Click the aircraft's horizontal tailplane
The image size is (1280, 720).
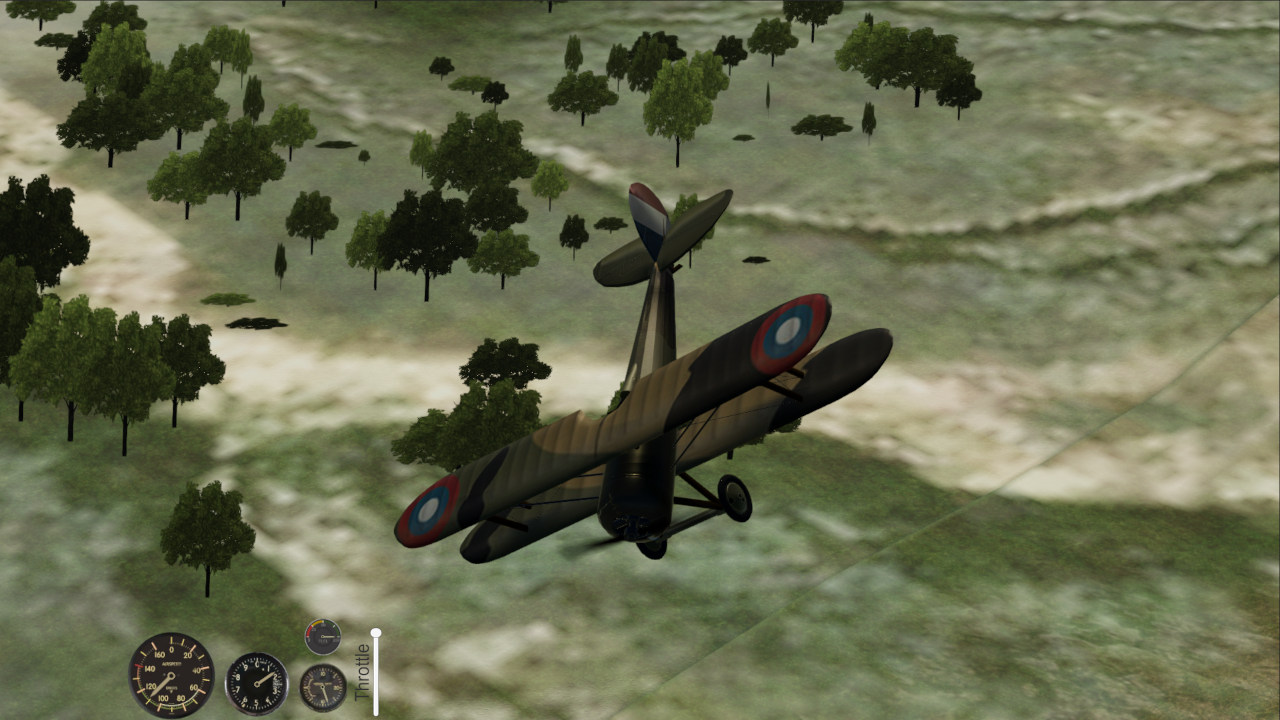tap(620, 262)
